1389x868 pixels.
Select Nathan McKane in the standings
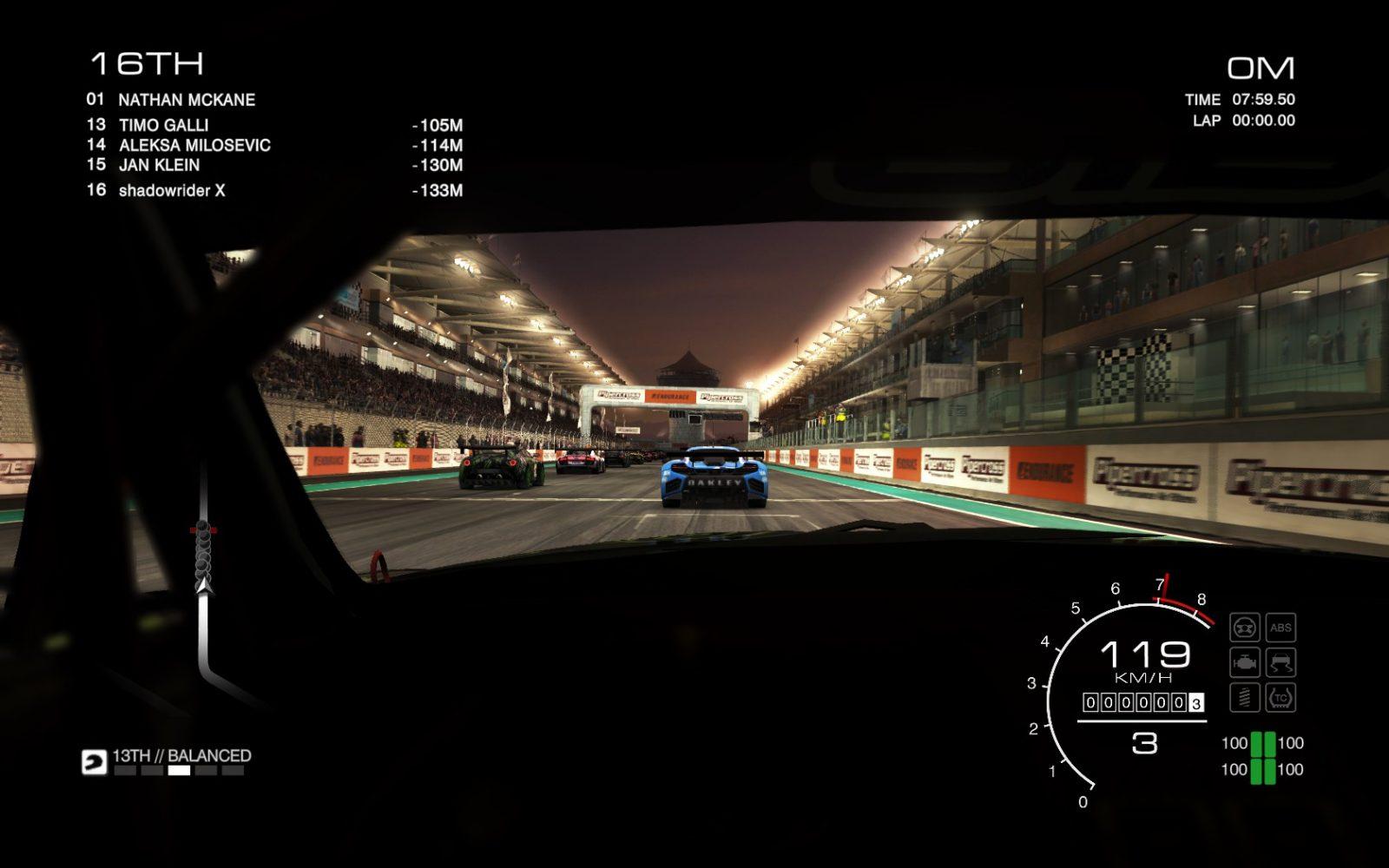pos(187,100)
